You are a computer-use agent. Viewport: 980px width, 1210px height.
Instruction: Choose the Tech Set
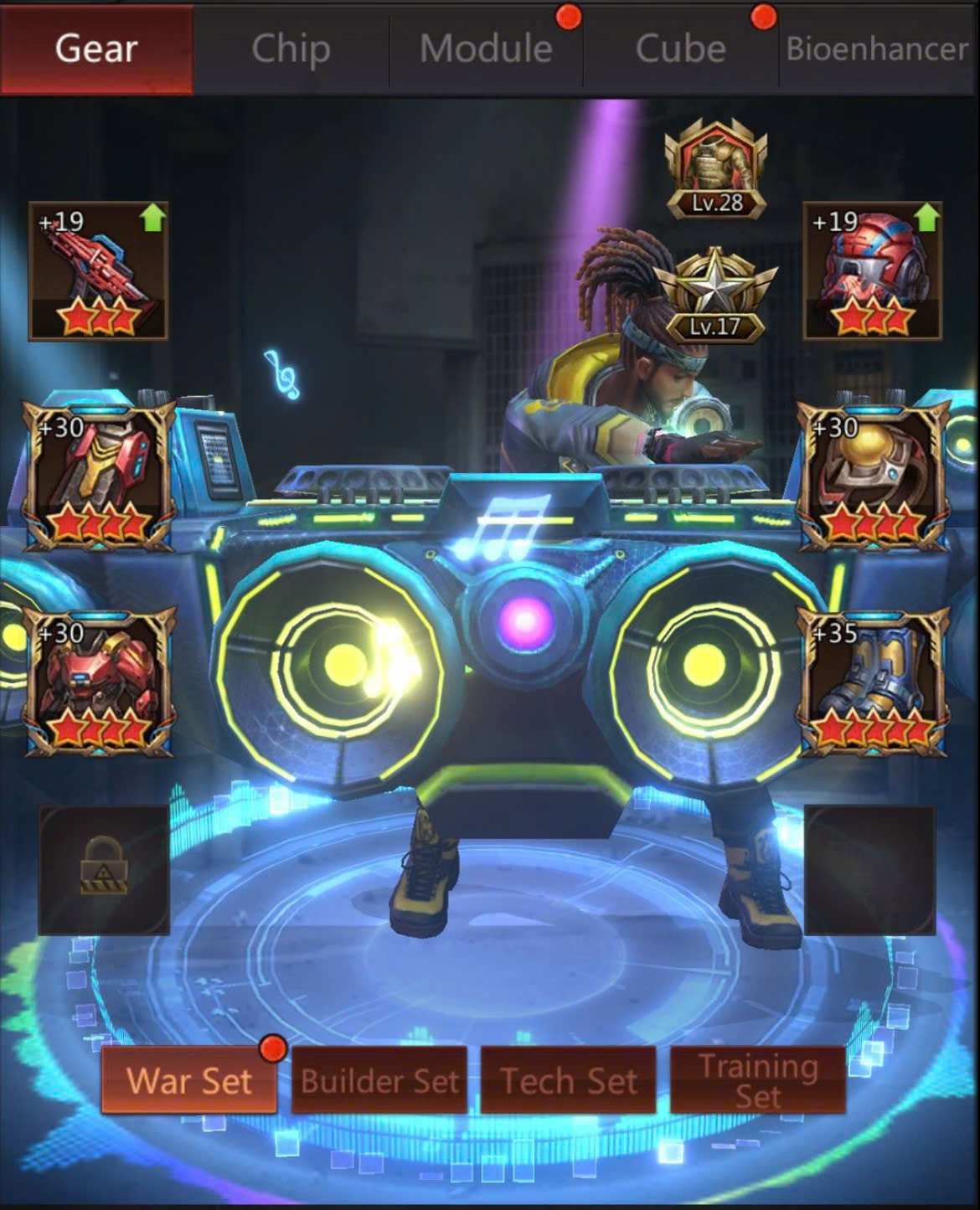tap(569, 1080)
